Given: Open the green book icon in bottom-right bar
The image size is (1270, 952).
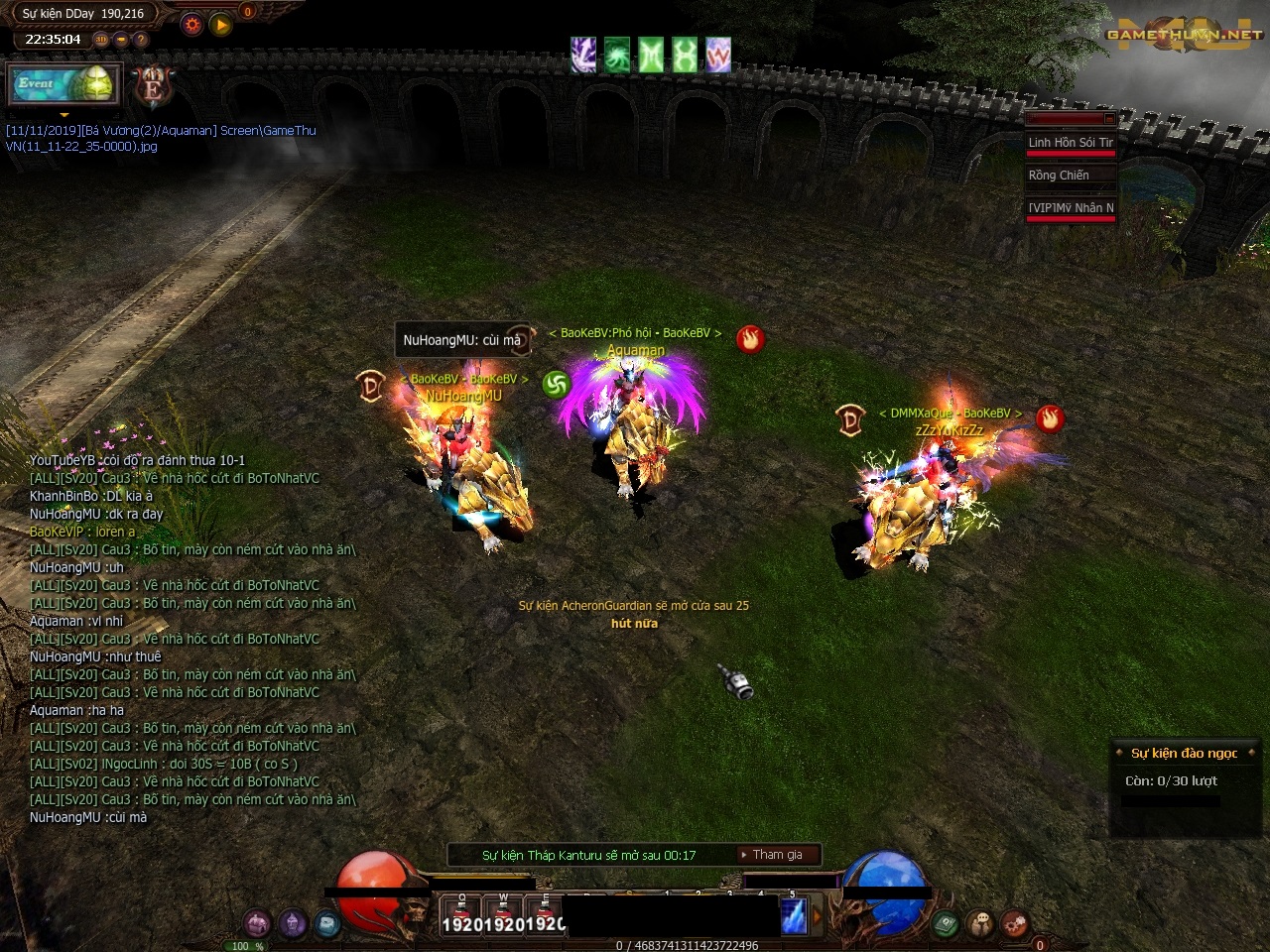Looking at the screenshot, I should coord(943,922).
